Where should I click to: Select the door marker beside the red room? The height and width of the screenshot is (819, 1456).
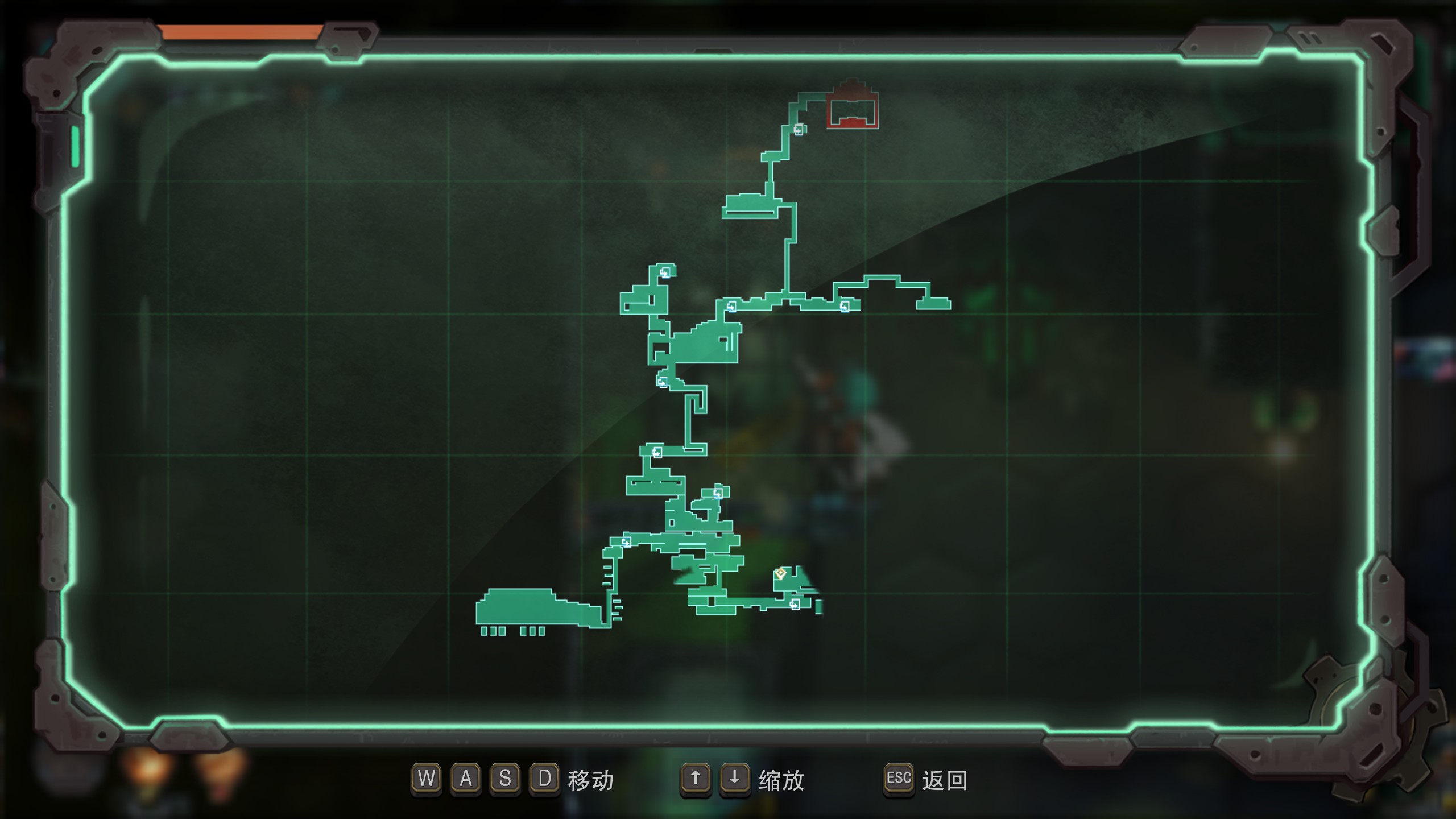(x=799, y=130)
